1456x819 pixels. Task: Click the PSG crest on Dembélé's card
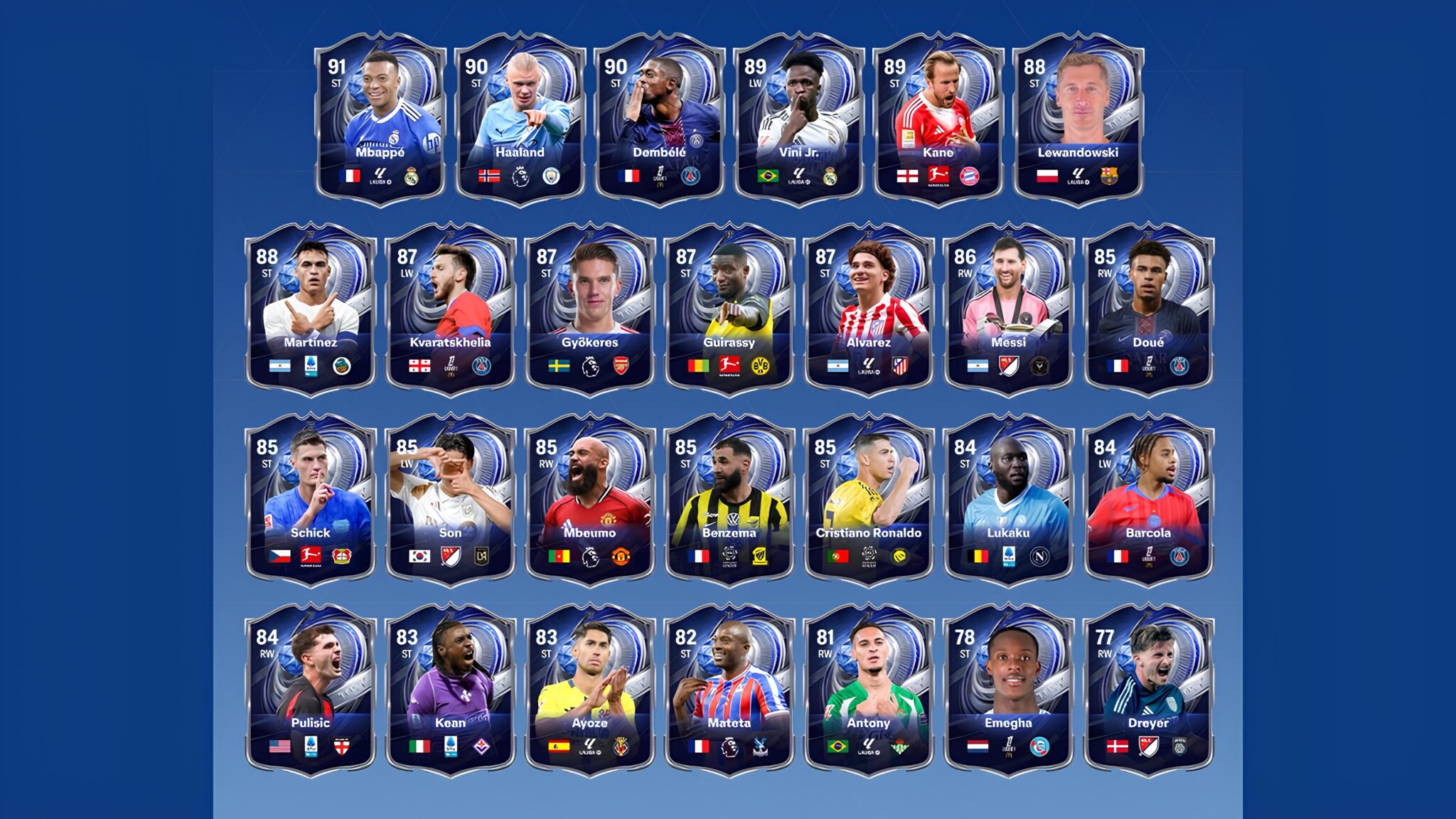coord(689,175)
